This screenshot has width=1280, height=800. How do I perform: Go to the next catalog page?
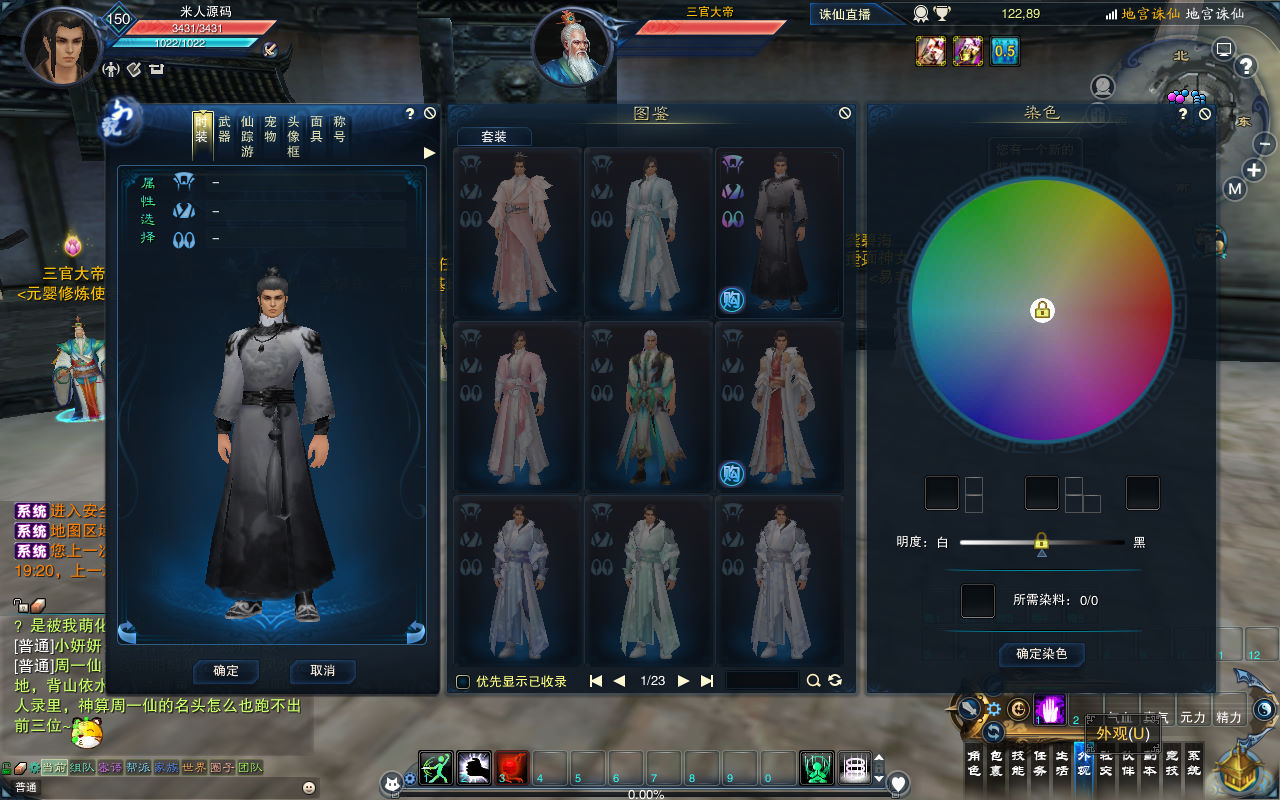pyautogui.click(x=684, y=681)
